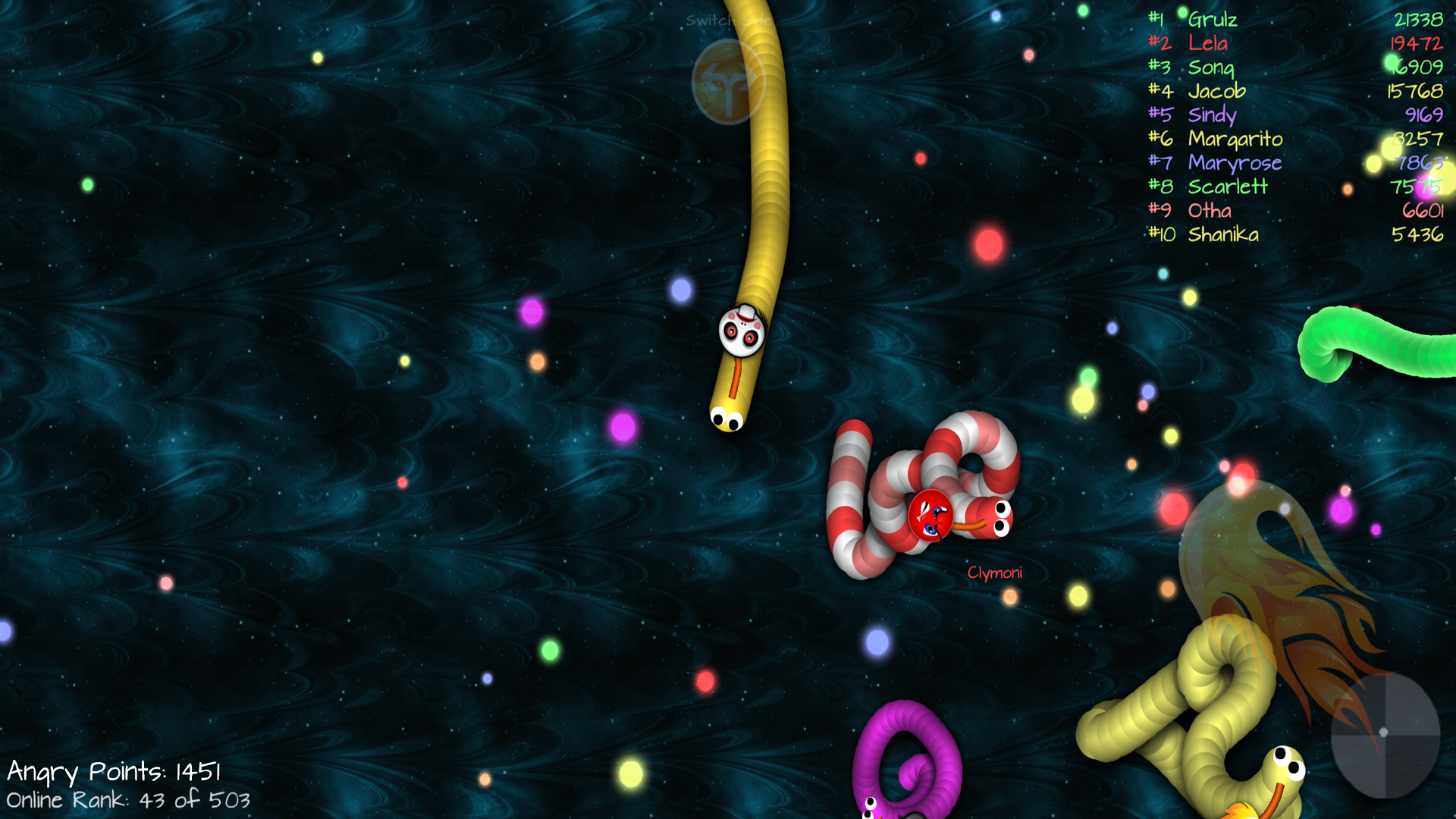Click the Angry Points counter
The image size is (1456, 819).
[114, 771]
